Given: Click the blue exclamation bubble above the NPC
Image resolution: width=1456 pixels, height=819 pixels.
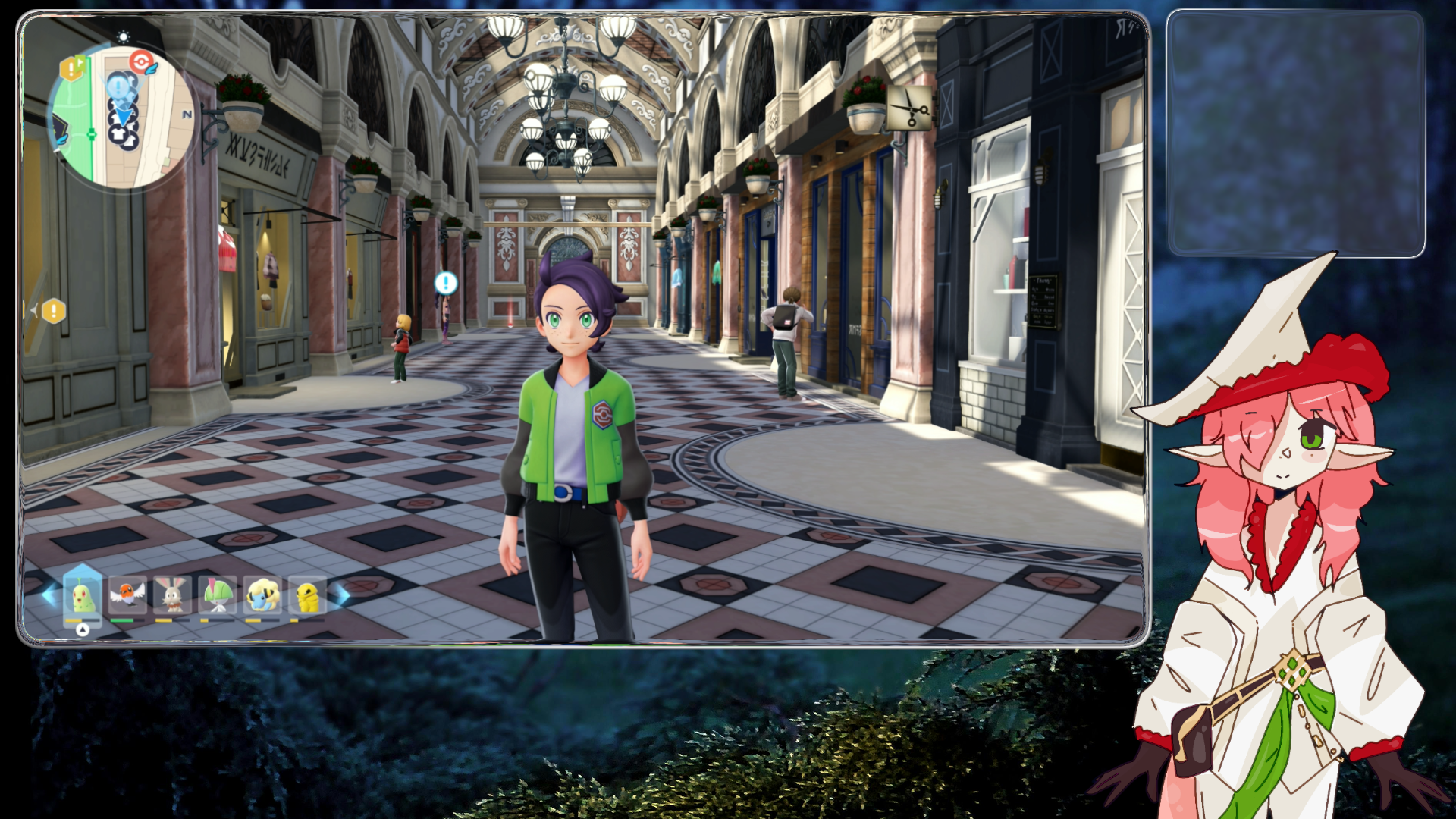Looking at the screenshot, I should click(446, 284).
